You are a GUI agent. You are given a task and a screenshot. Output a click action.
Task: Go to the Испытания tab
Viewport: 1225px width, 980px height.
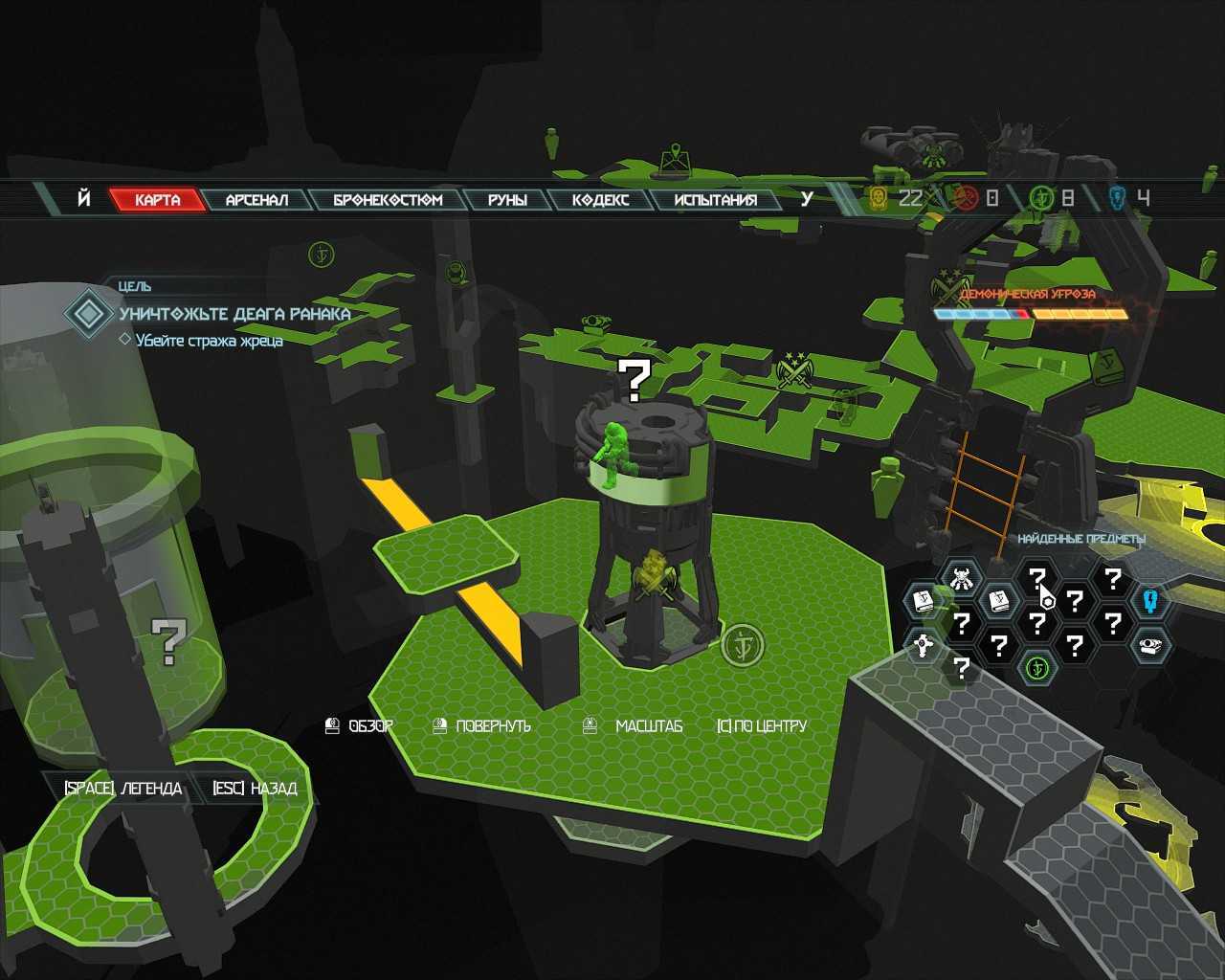click(x=715, y=200)
